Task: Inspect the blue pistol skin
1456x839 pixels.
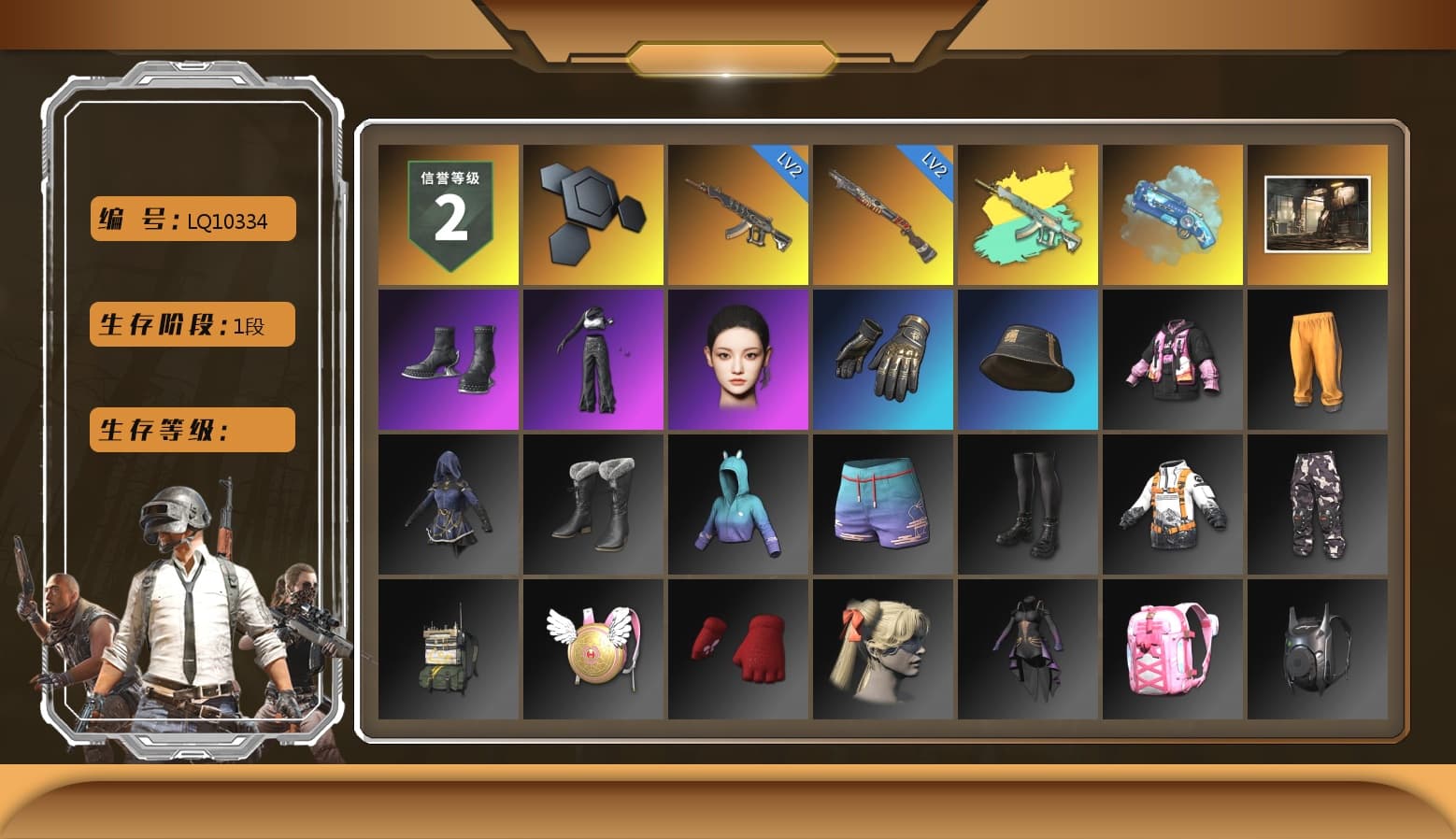Action: coord(1174,213)
